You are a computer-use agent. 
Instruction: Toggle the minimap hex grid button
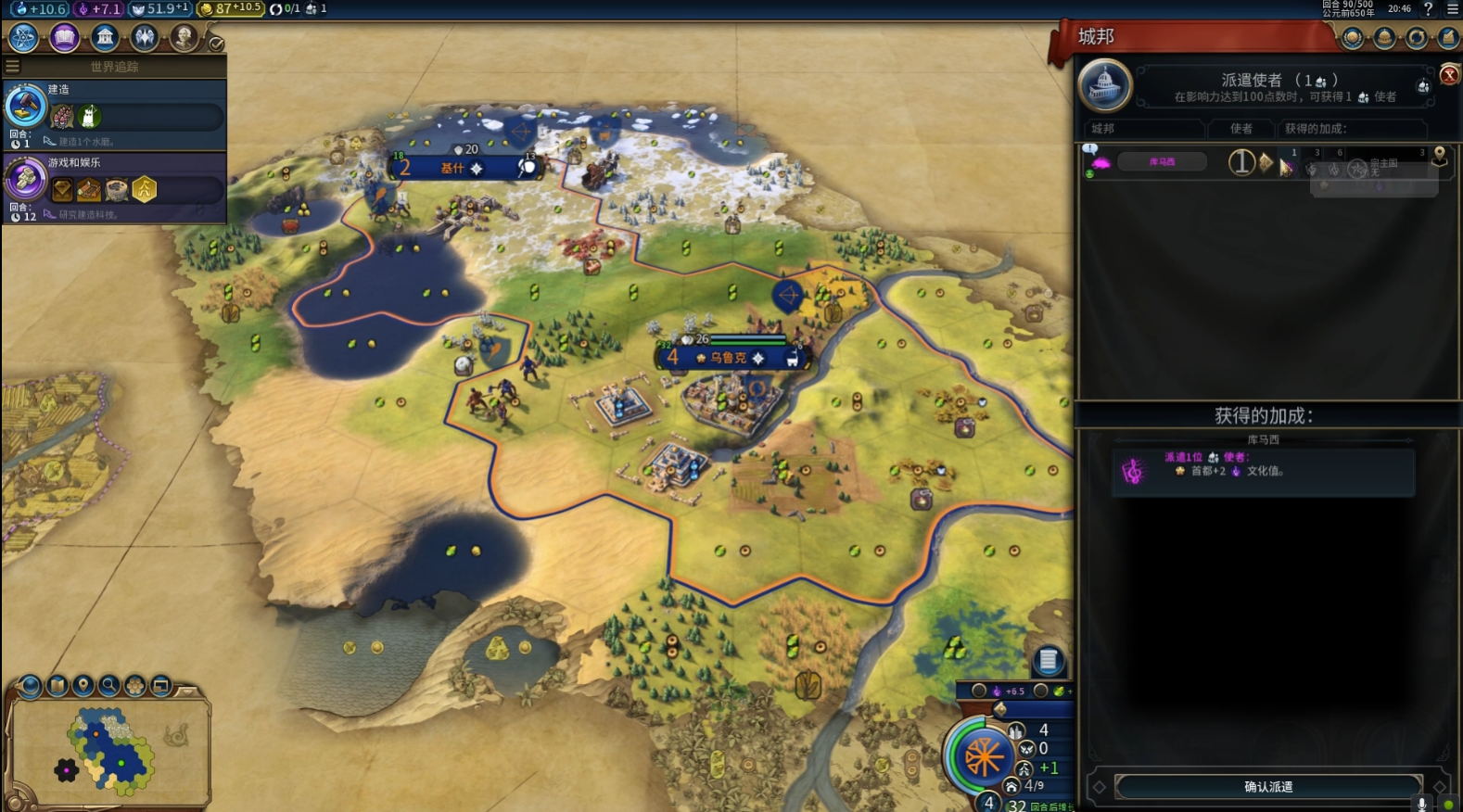tap(135, 686)
